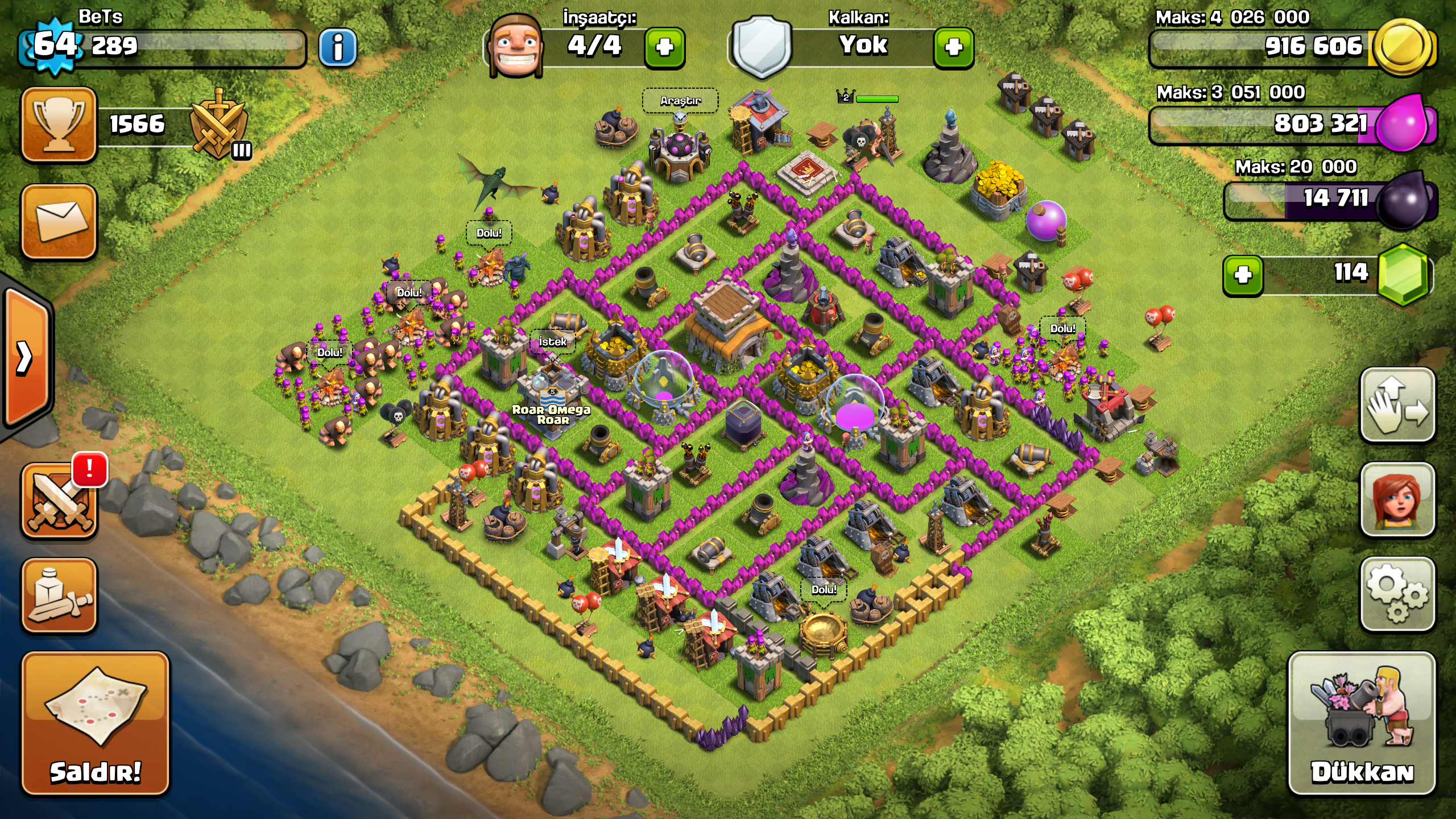This screenshot has width=1456, height=819.
Task: Expand the orange chat side panel
Action: click(26, 357)
